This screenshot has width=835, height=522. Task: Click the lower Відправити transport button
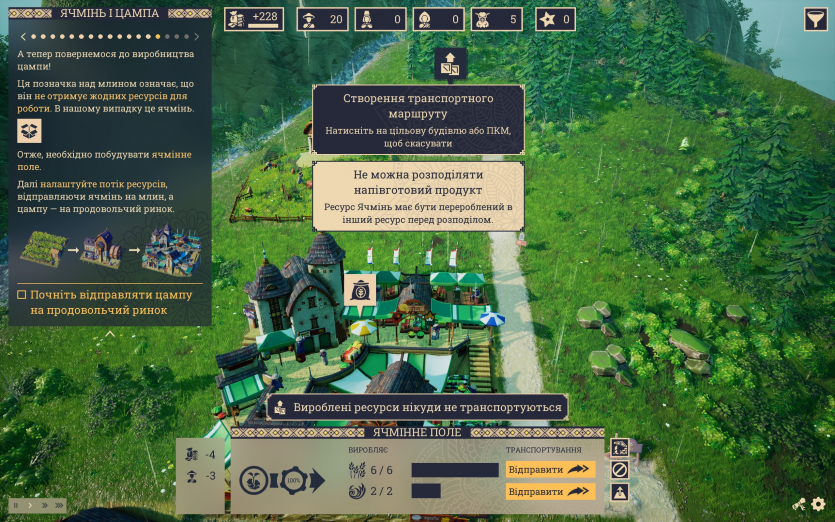[x=550, y=491]
